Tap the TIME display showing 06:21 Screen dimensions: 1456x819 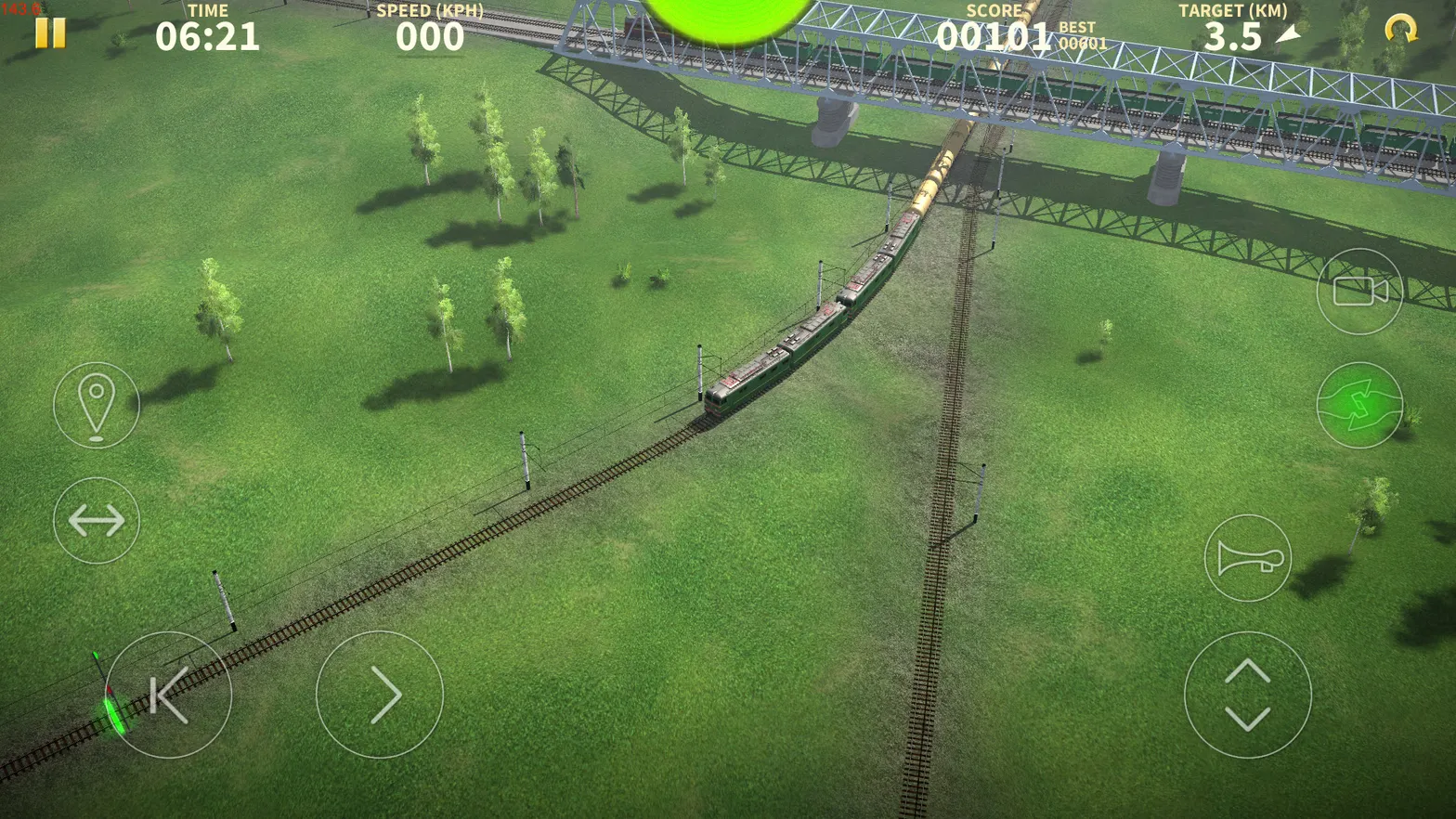pos(206,37)
